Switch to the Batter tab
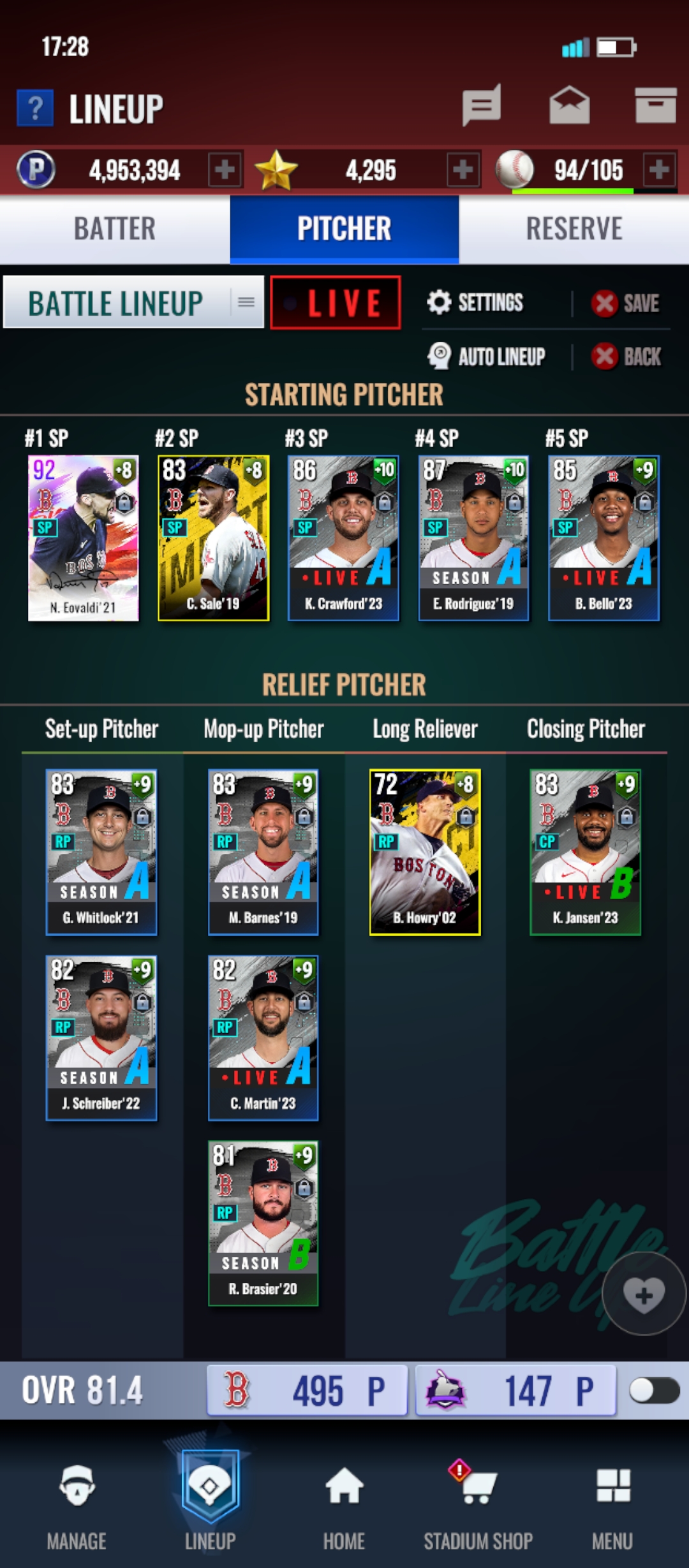This screenshot has height=1568, width=689. tap(115, 229)
